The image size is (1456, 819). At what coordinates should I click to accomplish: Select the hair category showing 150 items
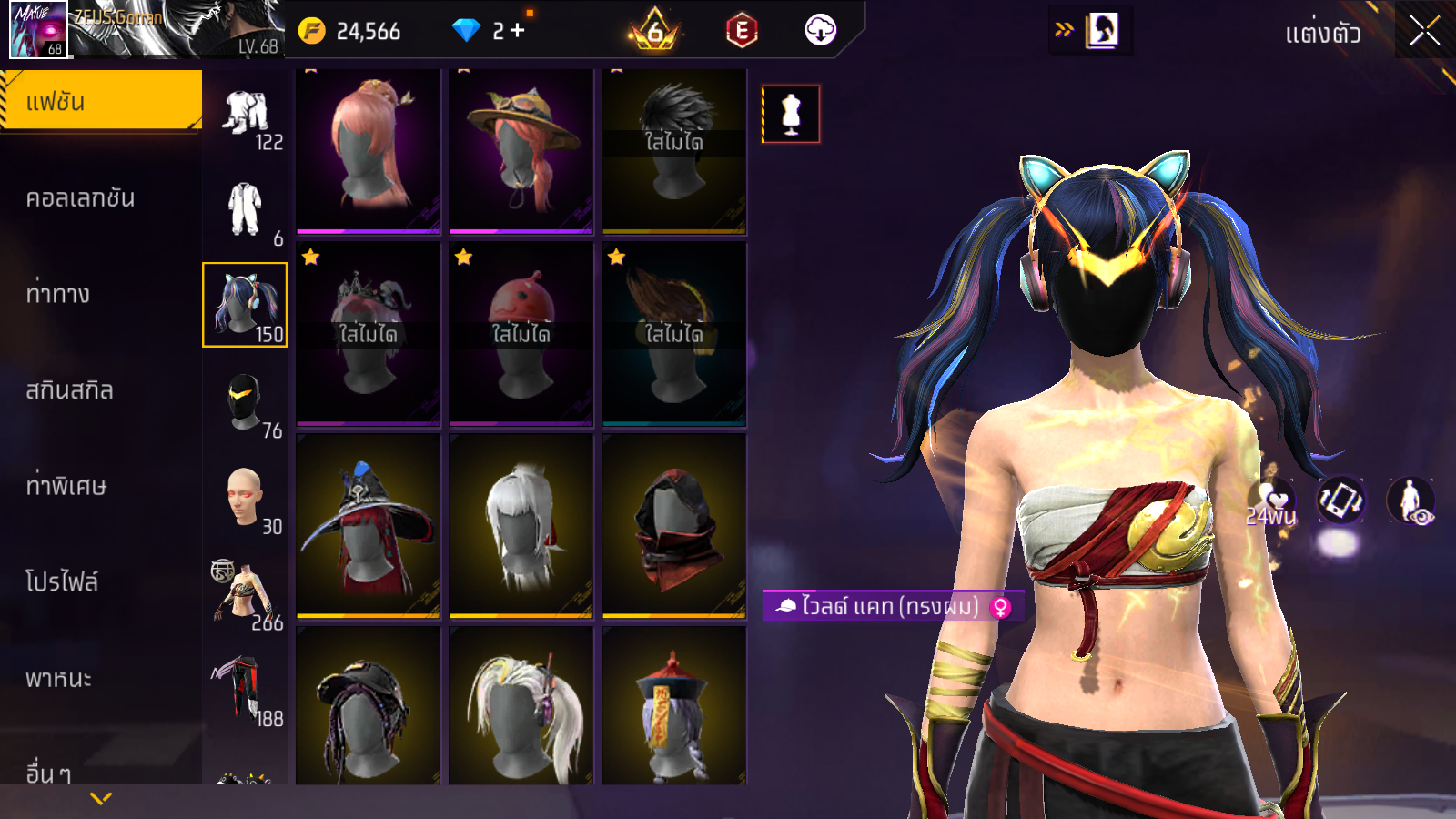pos(245,305)
